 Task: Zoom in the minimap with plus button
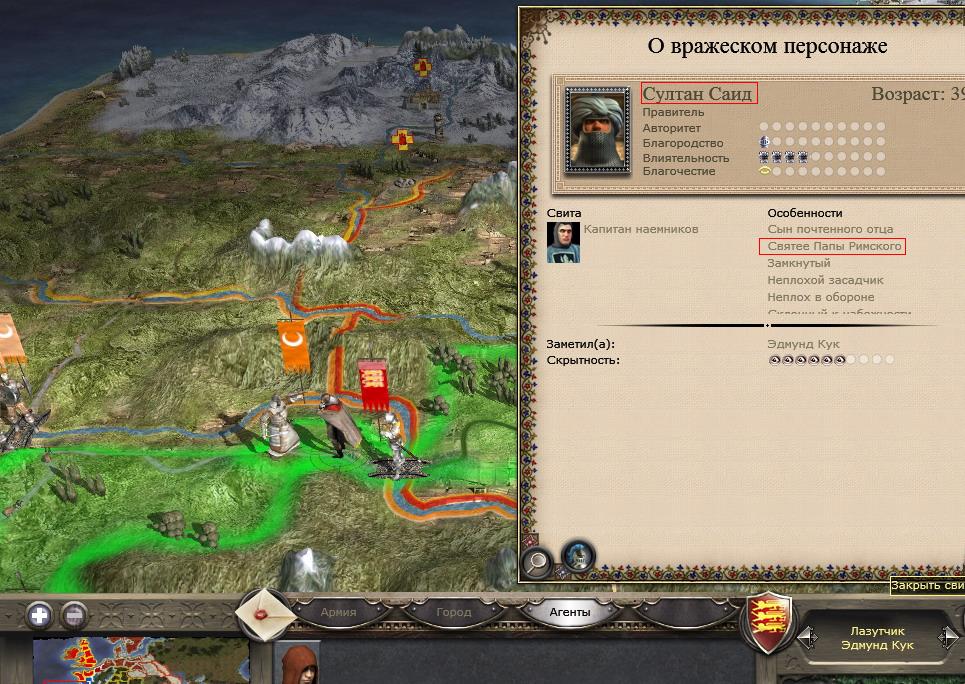pos(40,616)
